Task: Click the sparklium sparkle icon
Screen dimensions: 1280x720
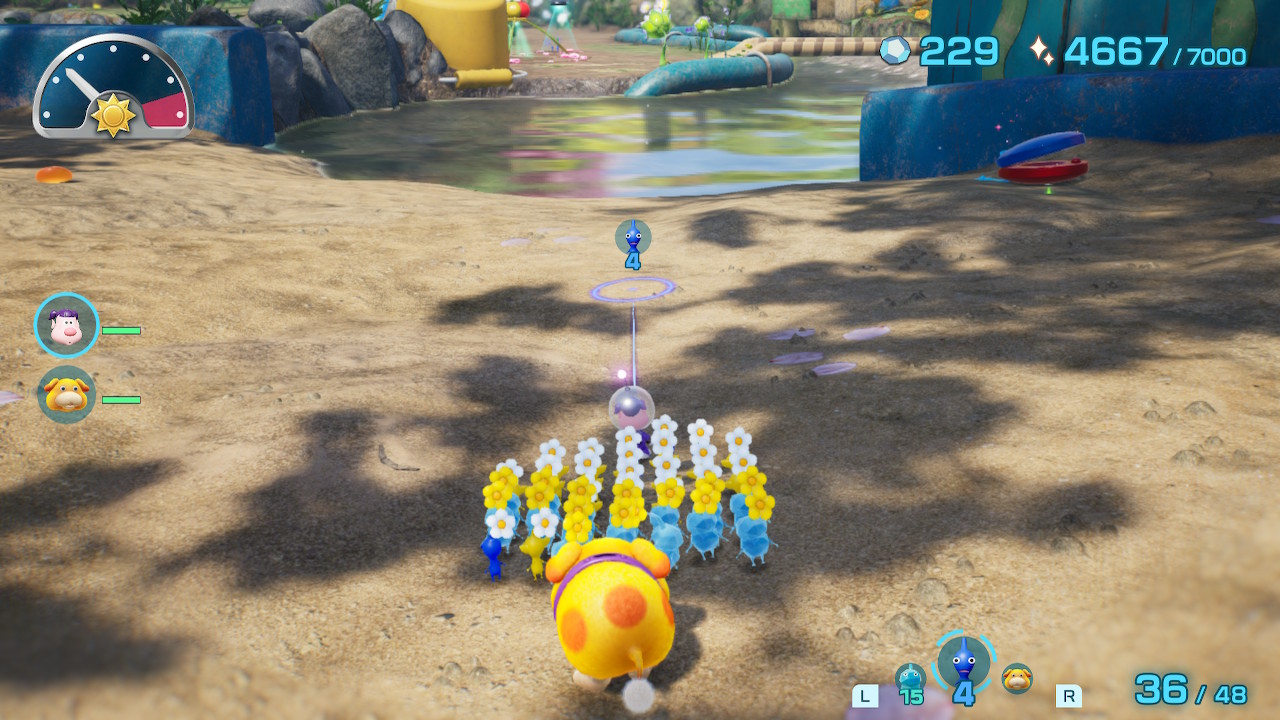Action: (1041, 51)
